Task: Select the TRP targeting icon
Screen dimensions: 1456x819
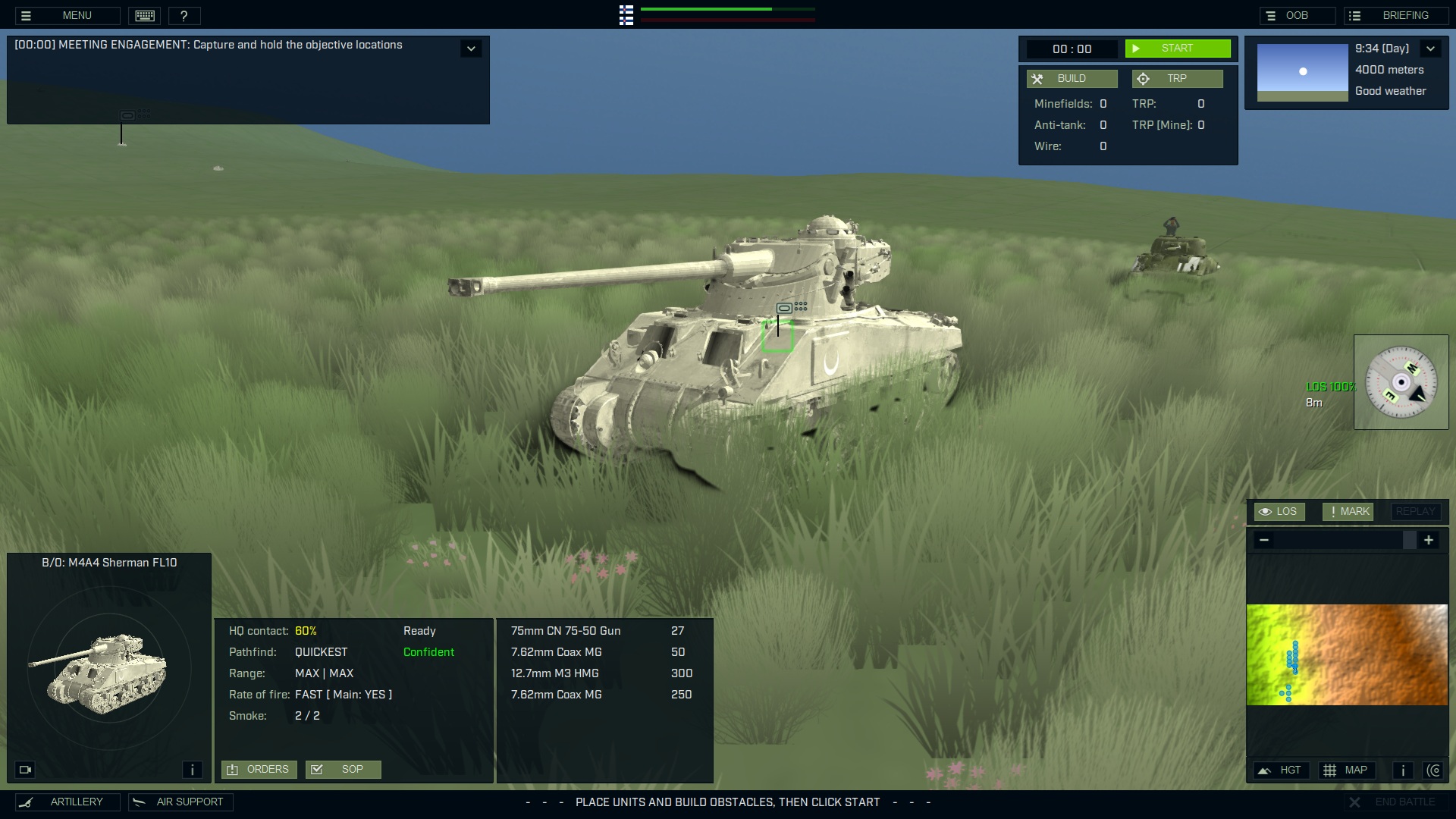Action: point(1144,78)
